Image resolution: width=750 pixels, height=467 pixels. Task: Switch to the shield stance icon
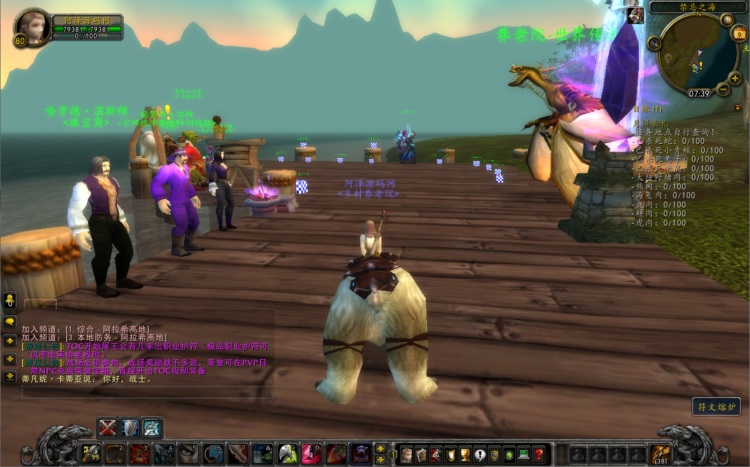click(130, 428)
